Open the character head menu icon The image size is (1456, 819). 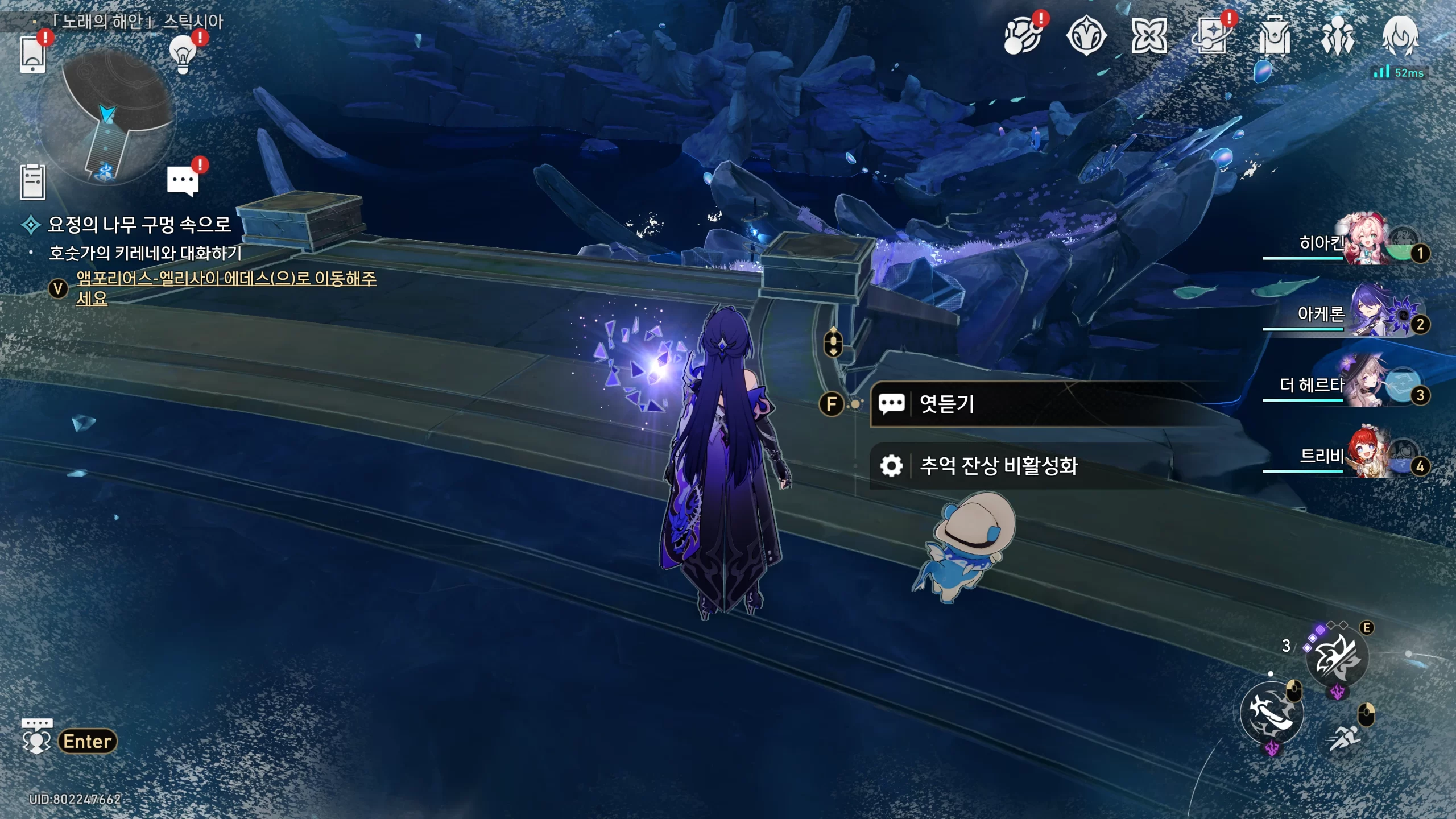point(1400,37)
